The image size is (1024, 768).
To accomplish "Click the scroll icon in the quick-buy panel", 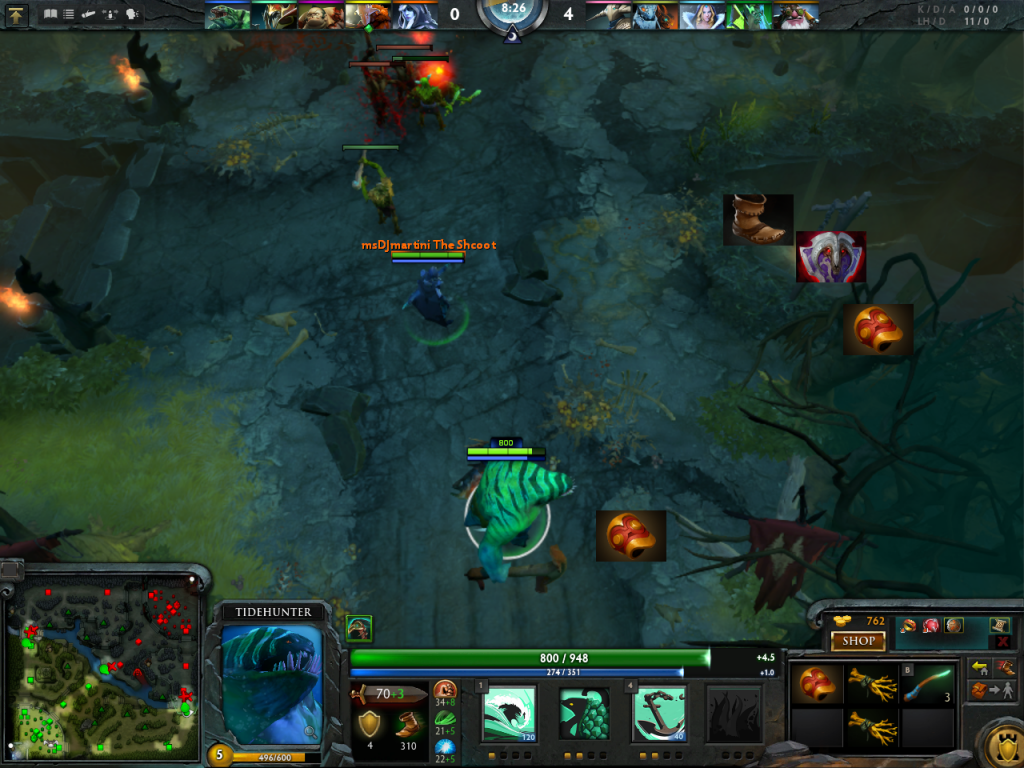I will pos(1001,625).
